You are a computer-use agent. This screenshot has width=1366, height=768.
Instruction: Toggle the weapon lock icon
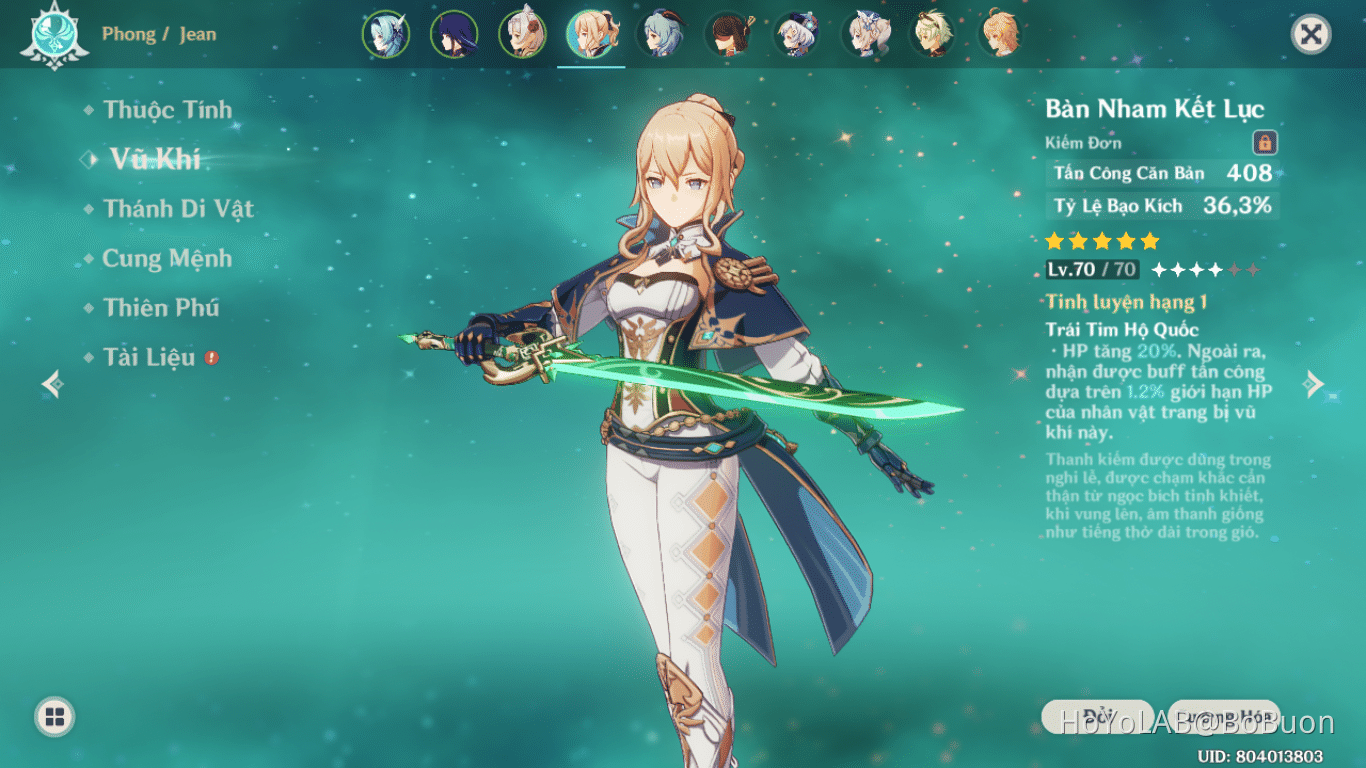(1265, 143)
